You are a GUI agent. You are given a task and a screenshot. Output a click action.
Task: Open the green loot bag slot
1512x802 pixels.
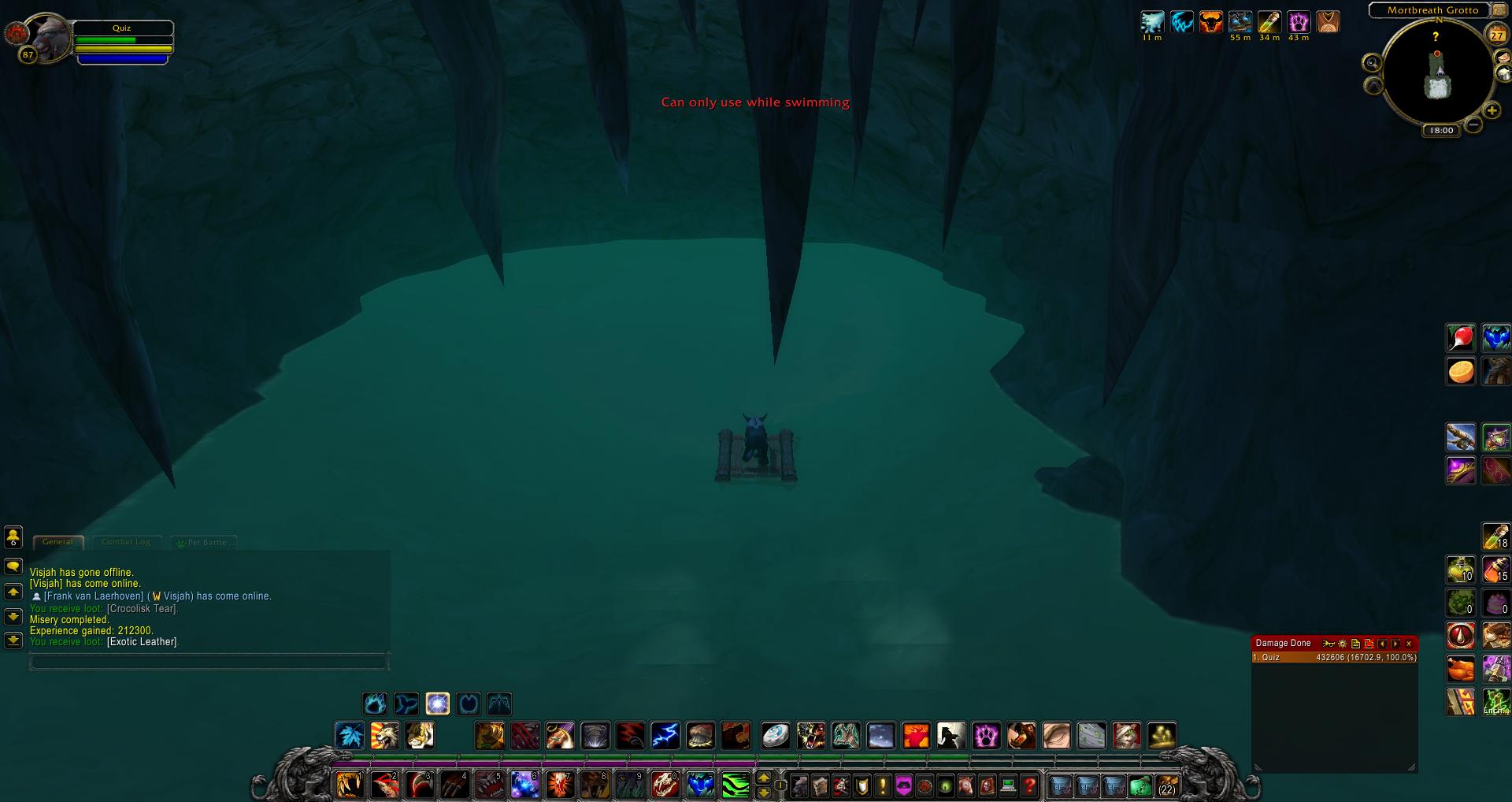coord(1140,785)
